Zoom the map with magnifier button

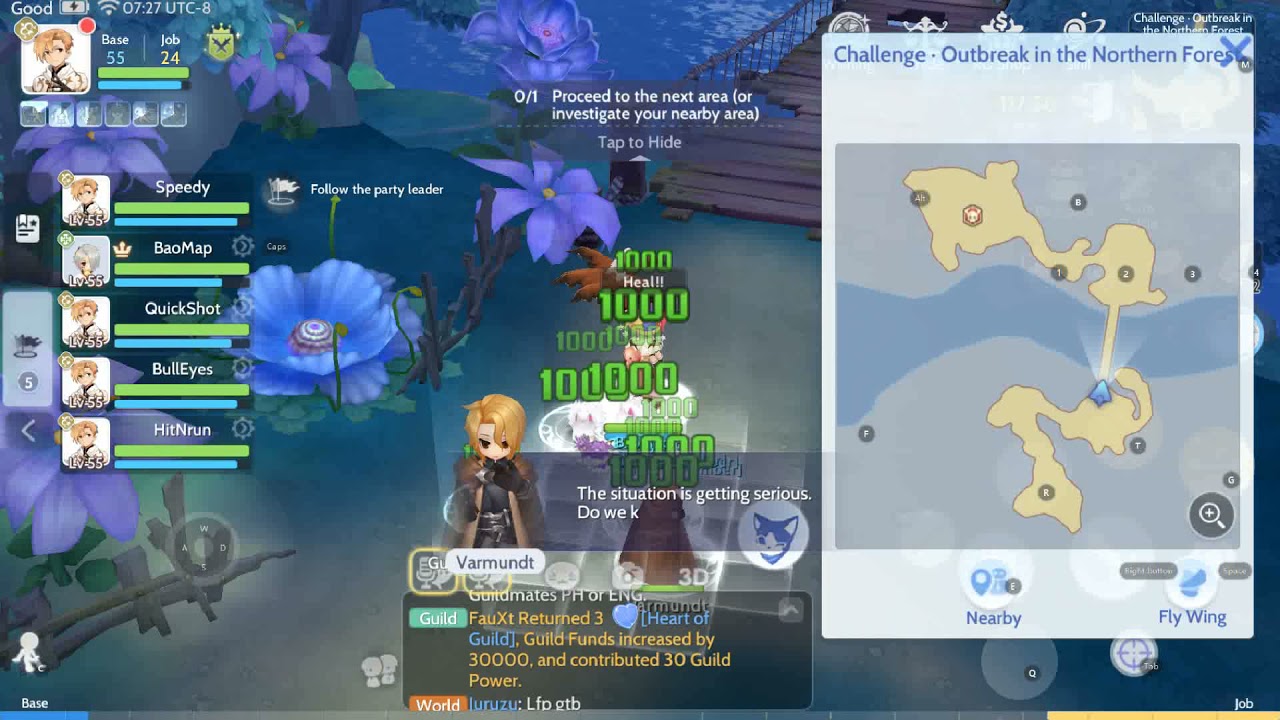(x=1211, y=515)
